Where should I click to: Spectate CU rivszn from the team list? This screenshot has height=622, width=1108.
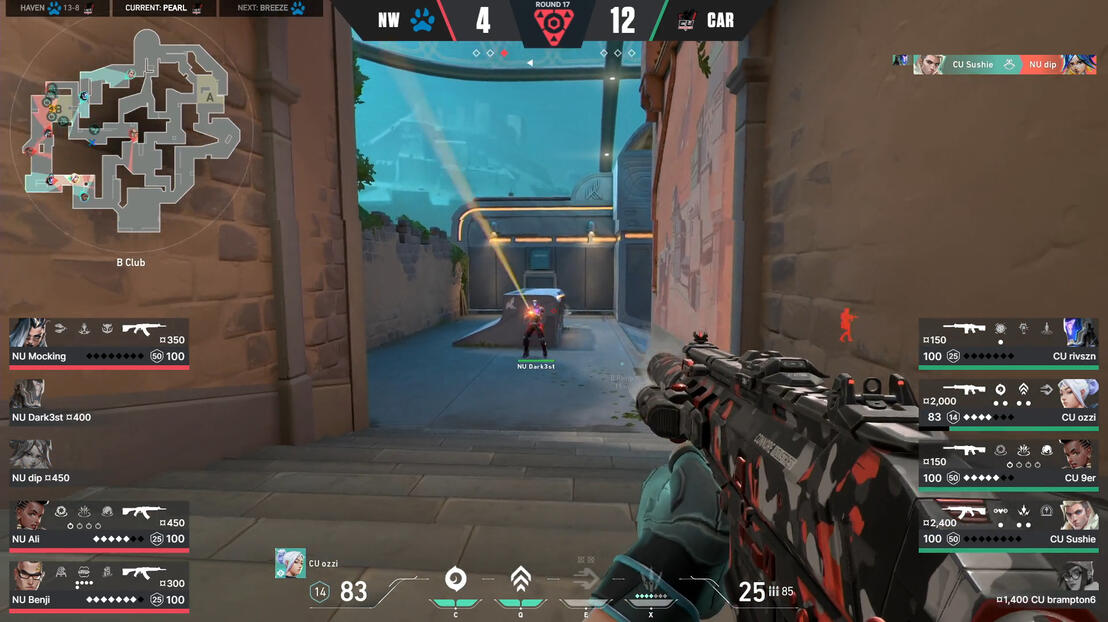[1008, 343]
